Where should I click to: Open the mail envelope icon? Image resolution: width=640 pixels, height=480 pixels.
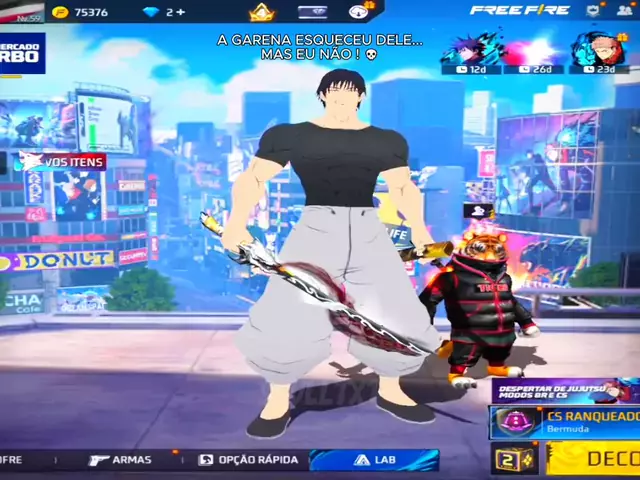tap(312, 11)
